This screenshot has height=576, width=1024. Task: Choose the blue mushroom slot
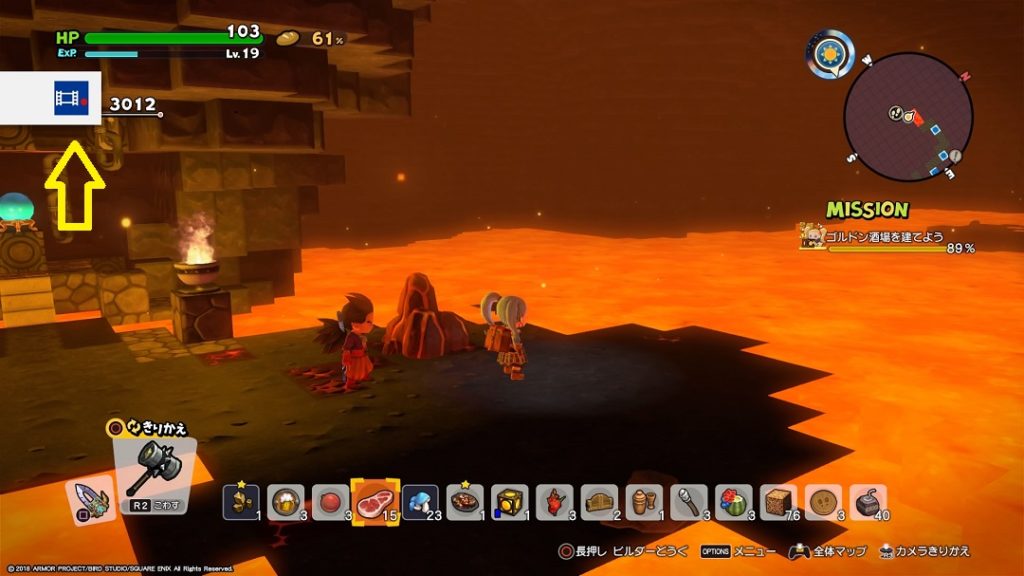click(x=421, y=501)
